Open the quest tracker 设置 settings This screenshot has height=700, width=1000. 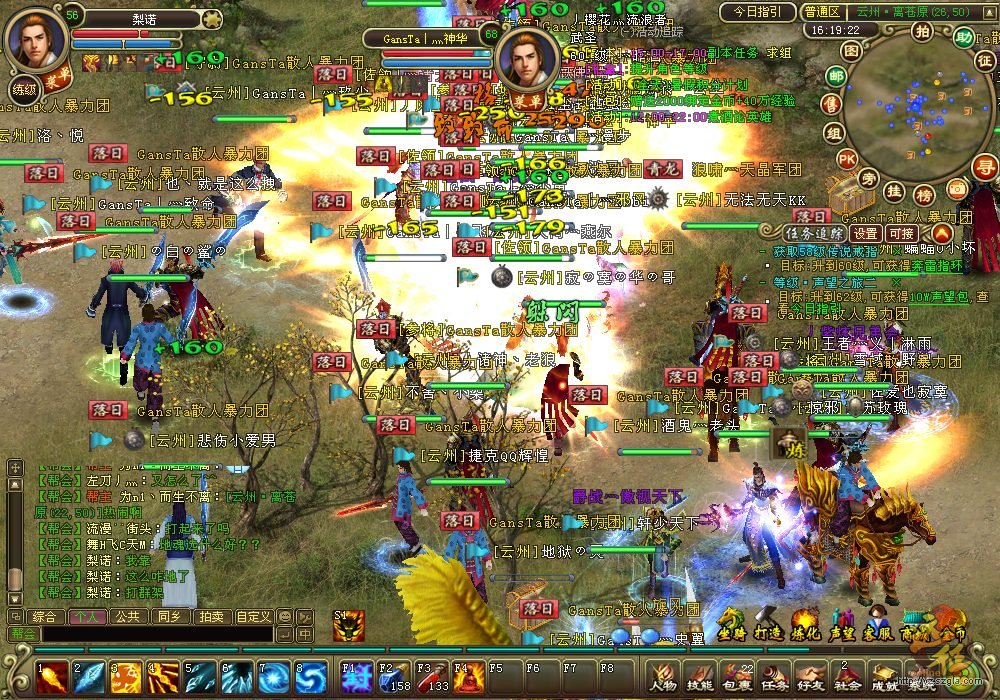click(x=865, y=233)
